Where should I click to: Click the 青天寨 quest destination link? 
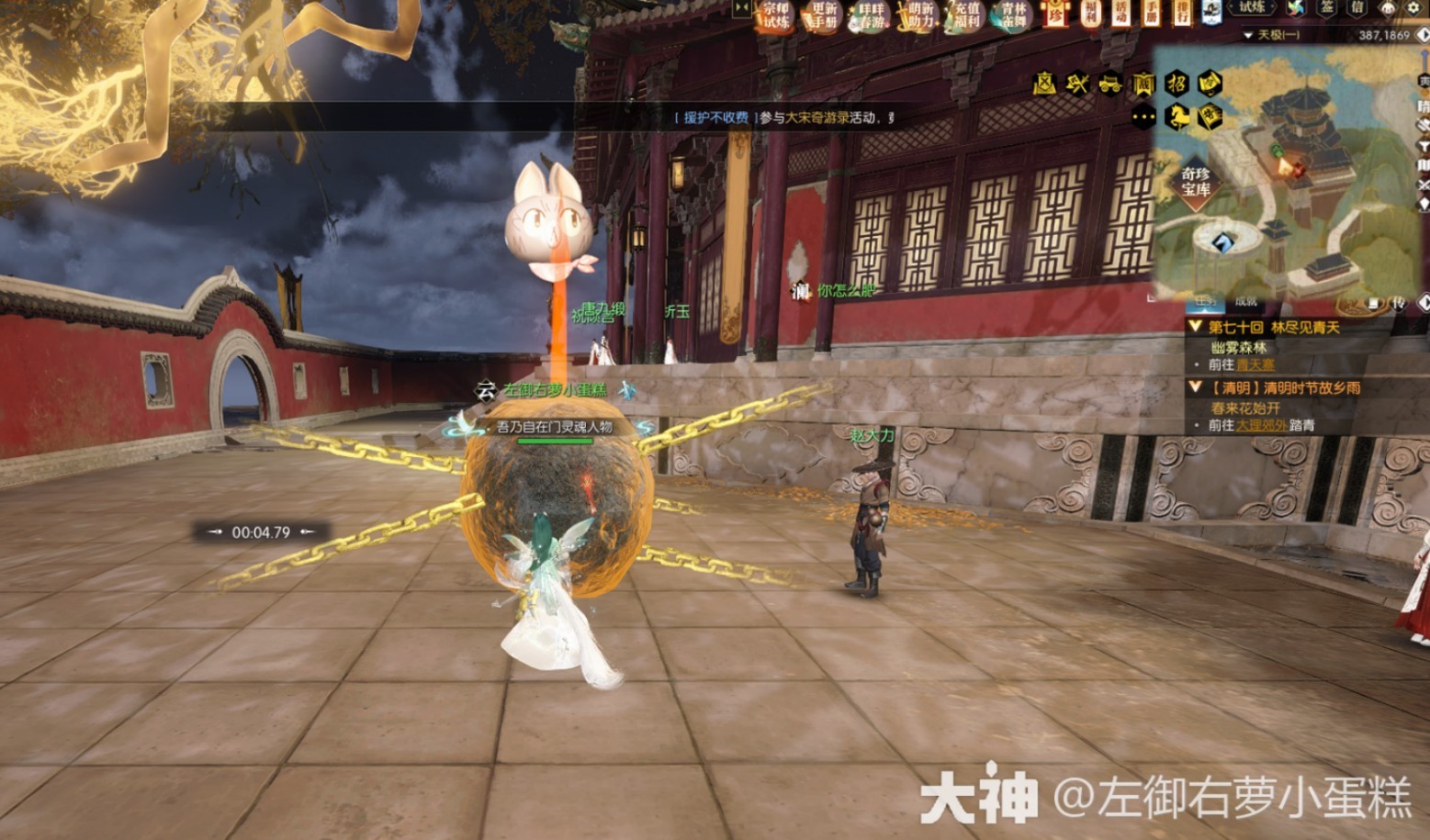point(1257,365)
